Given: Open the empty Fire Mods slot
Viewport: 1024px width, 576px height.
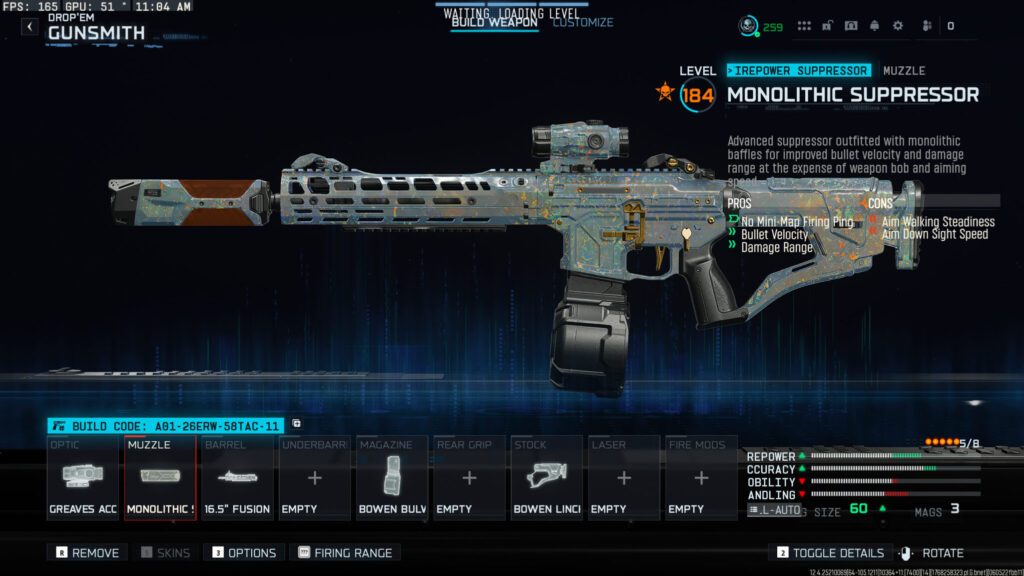Looking at the screenshot, I should [701, 478].
